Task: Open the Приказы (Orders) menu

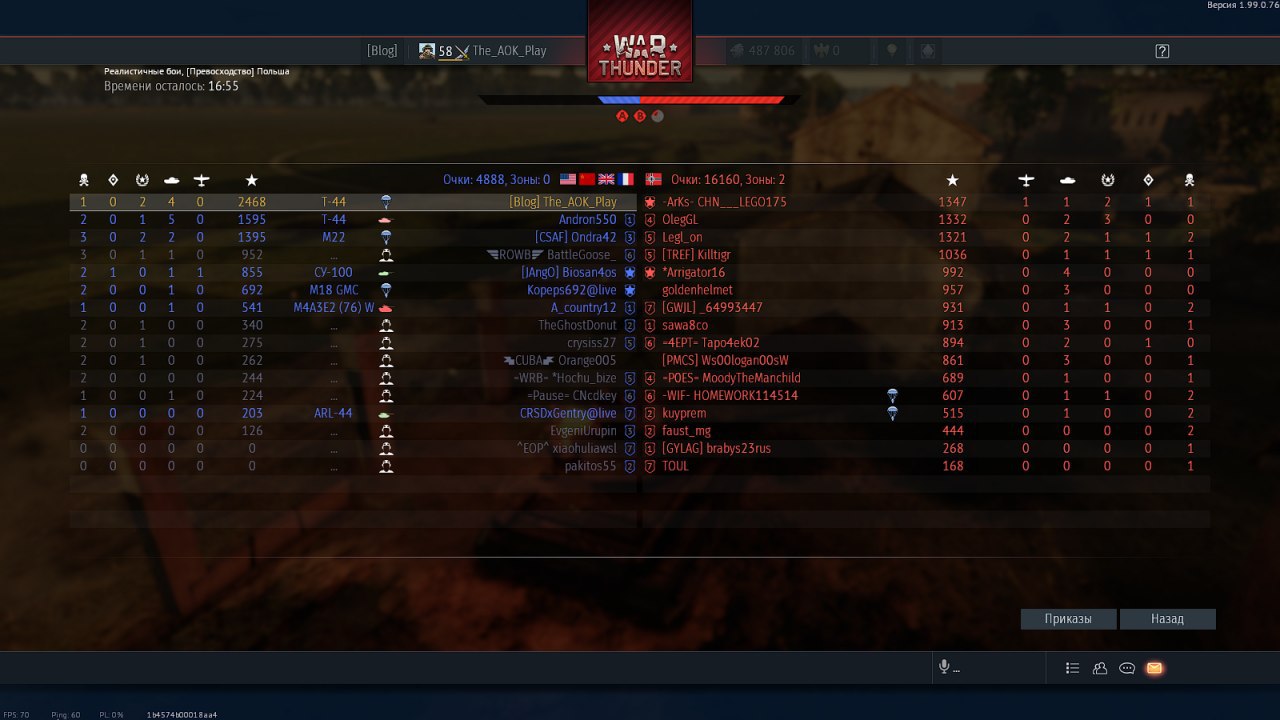Action: coord(1068,619)
